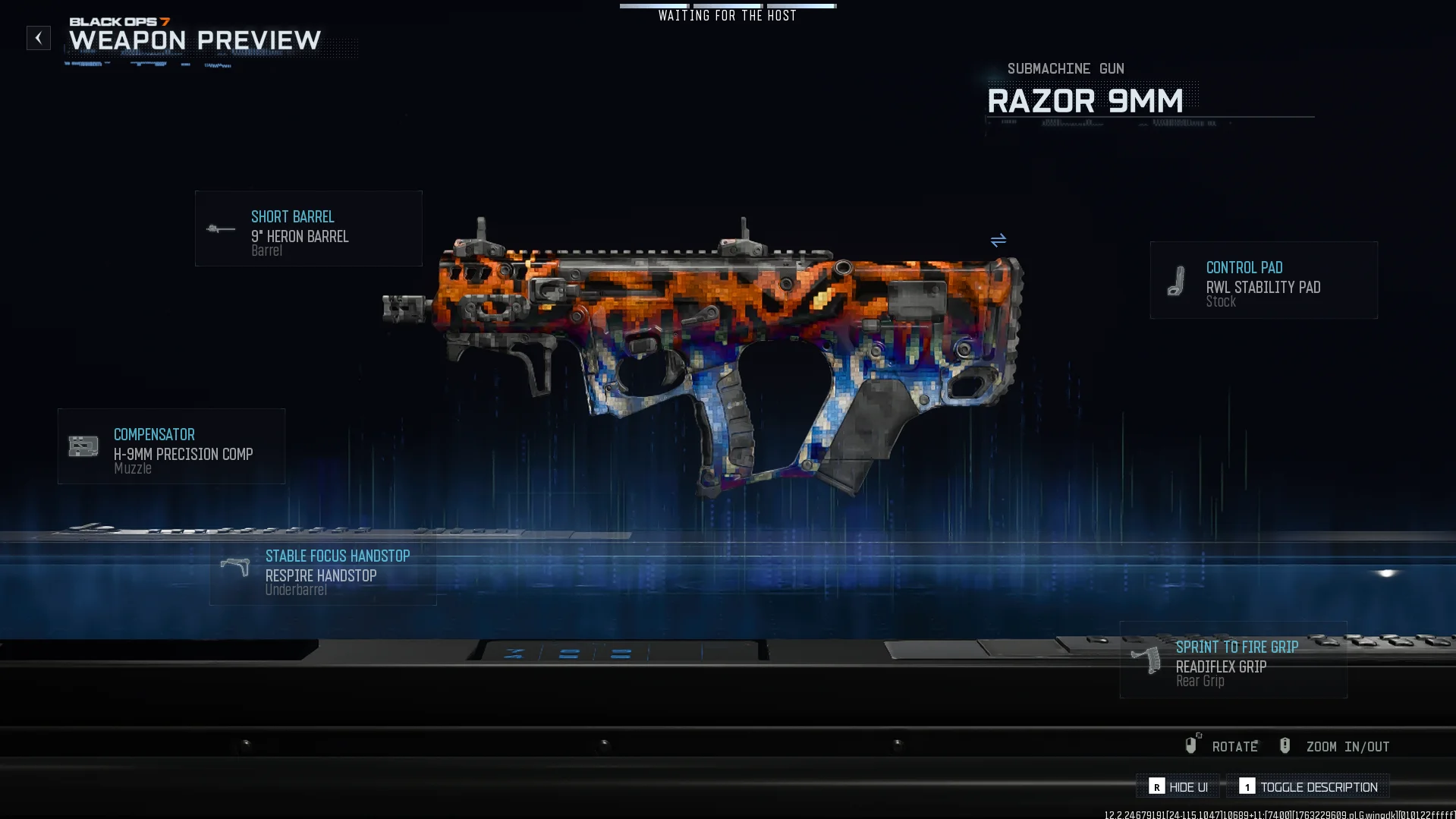Click the Control Pad attachment card
This screenshot has width=1456, height=819.
tap(1262, 280)
